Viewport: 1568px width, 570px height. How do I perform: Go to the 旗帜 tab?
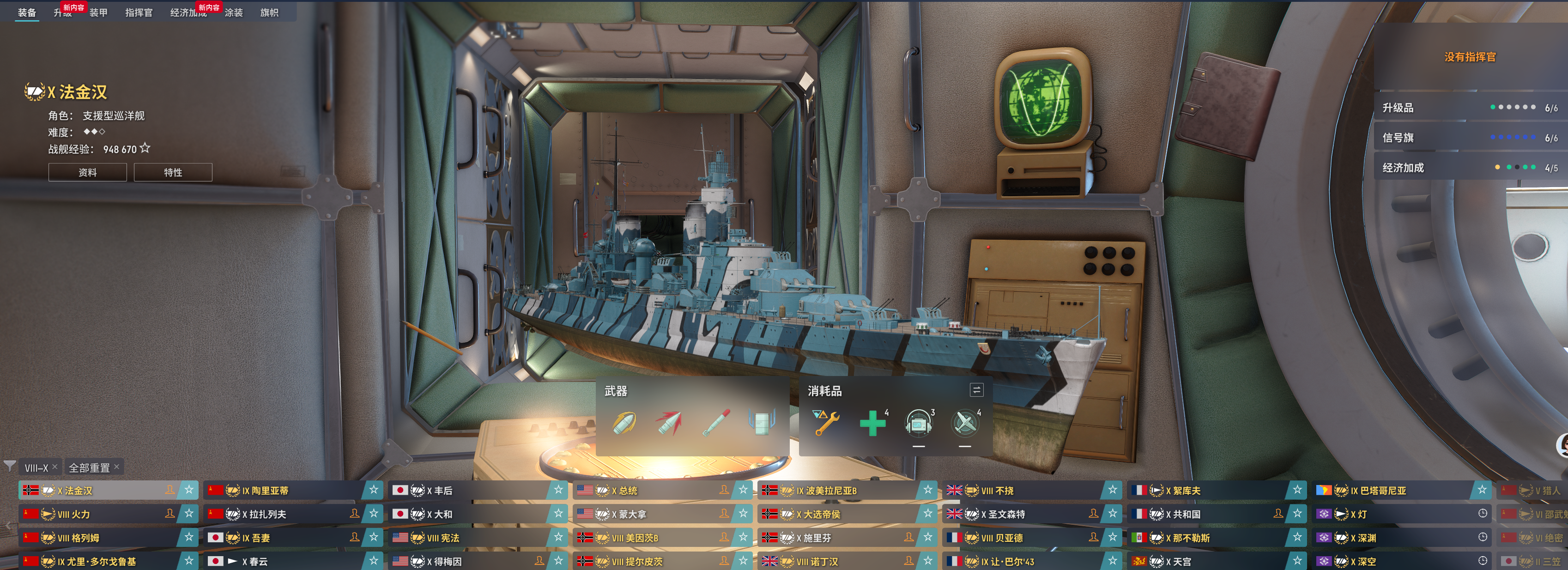269,13
